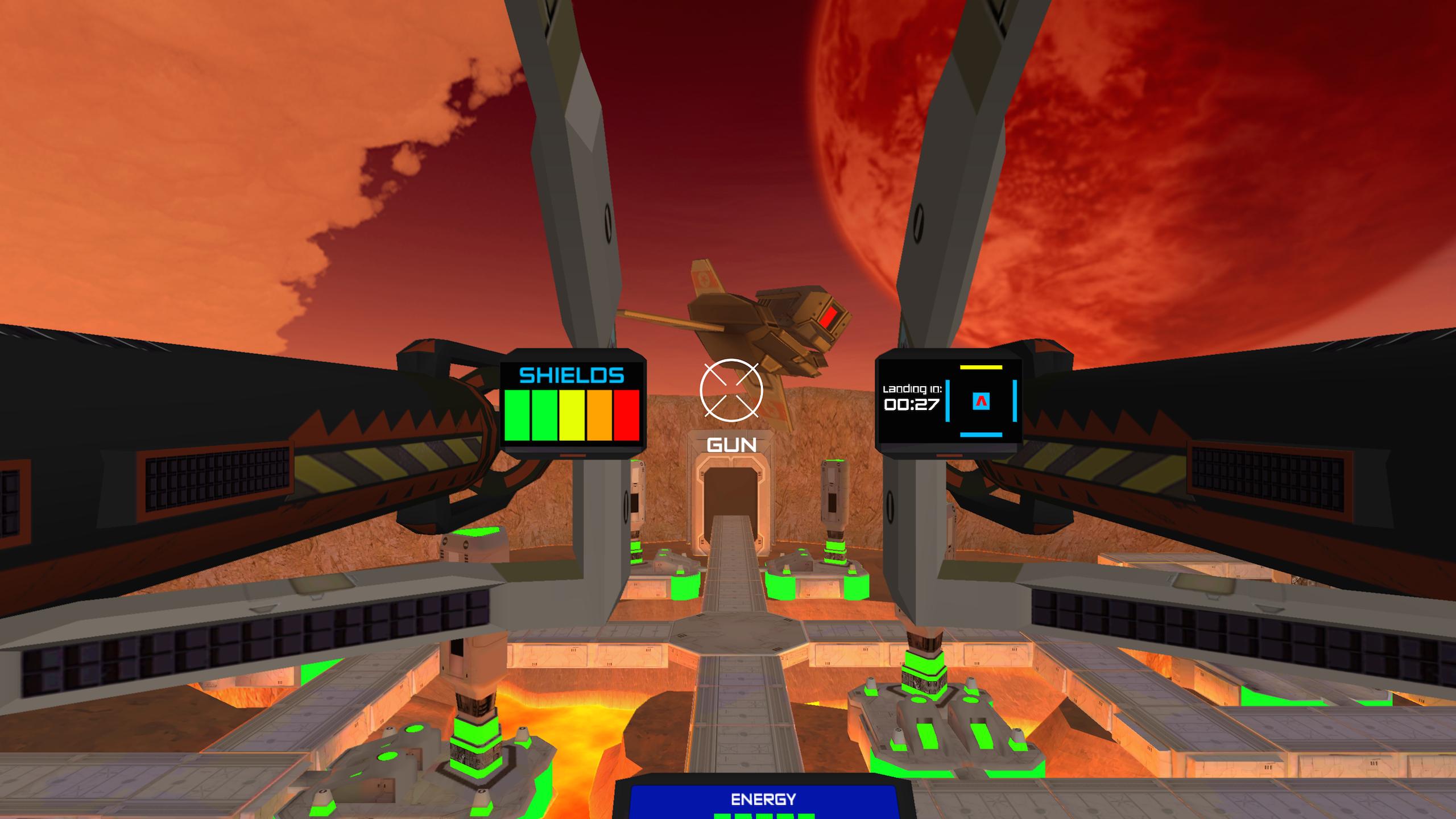This screenshot has width=1456, height=819.
Task: Click the right blue bracket on the radar panel
Action: 1015,400
